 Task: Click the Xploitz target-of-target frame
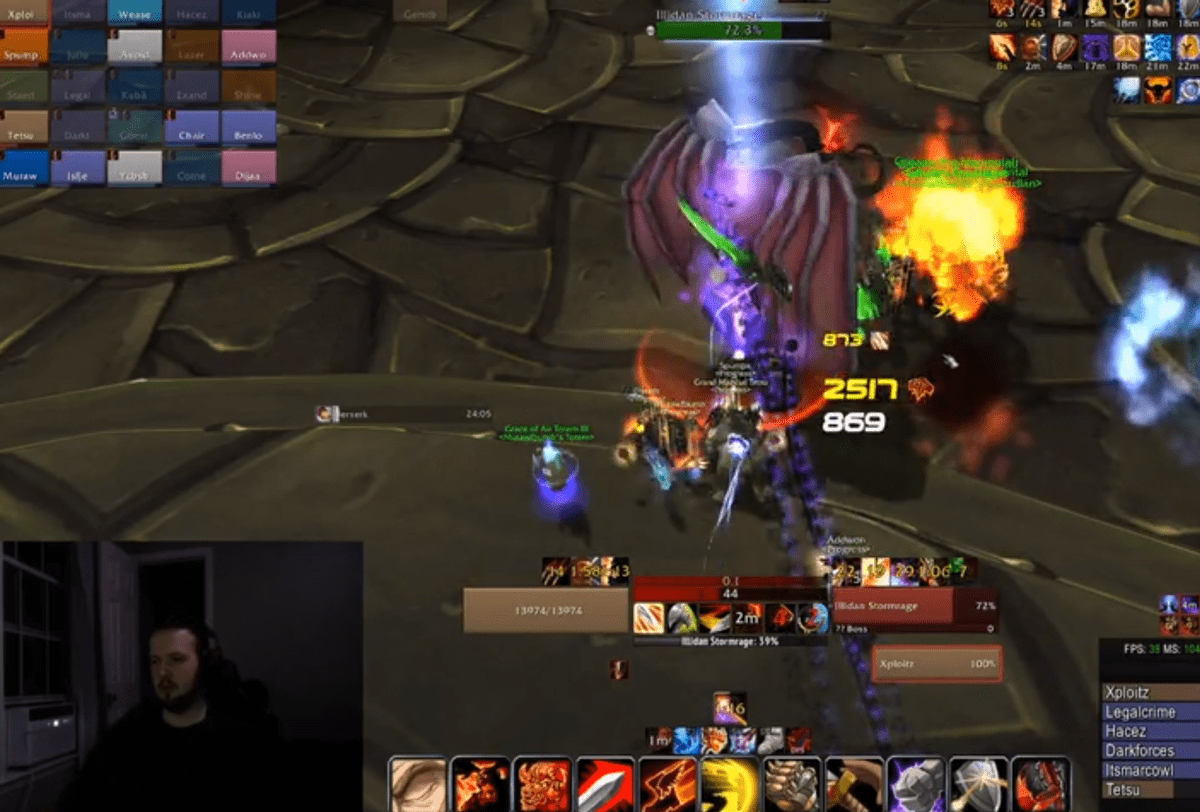pyautogui.click(x=936, y=664)
